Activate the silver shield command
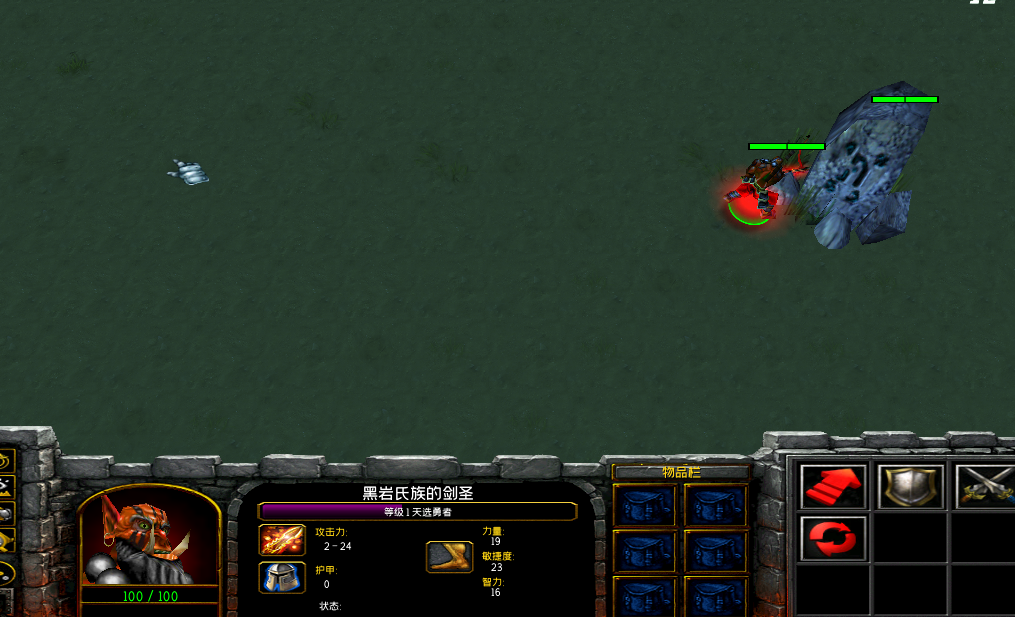1015x617 pixels. pyautogui.click(x=910, y=487)
